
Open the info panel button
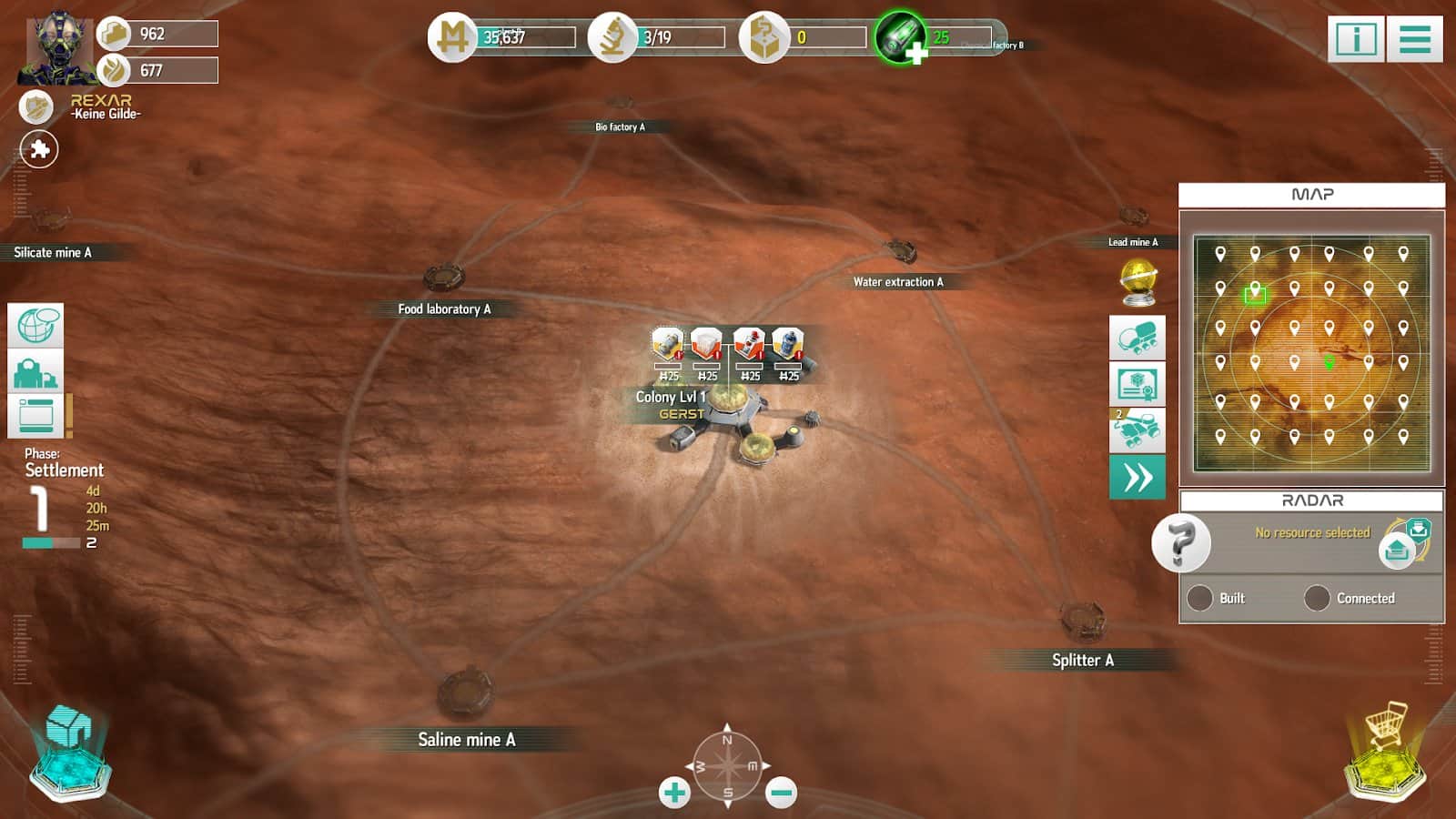pyautogui.click(x=1355, y=39)
